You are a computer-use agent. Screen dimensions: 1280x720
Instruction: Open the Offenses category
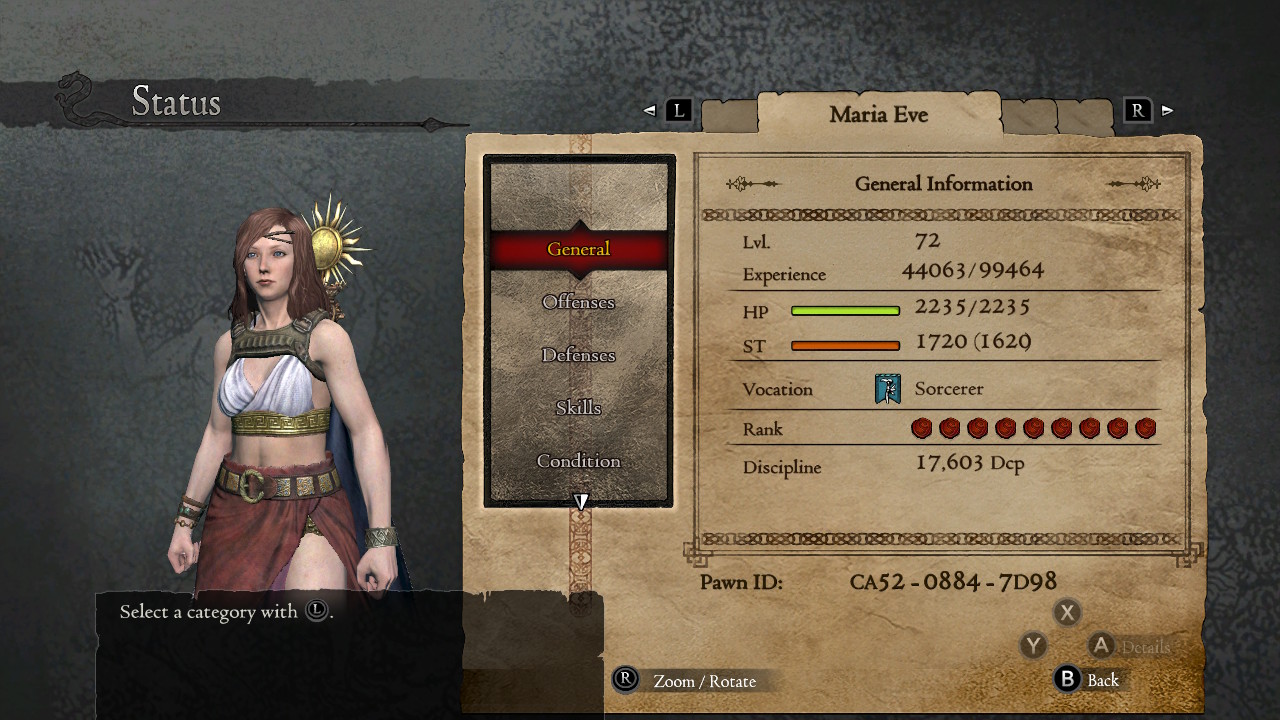point(578,301)
